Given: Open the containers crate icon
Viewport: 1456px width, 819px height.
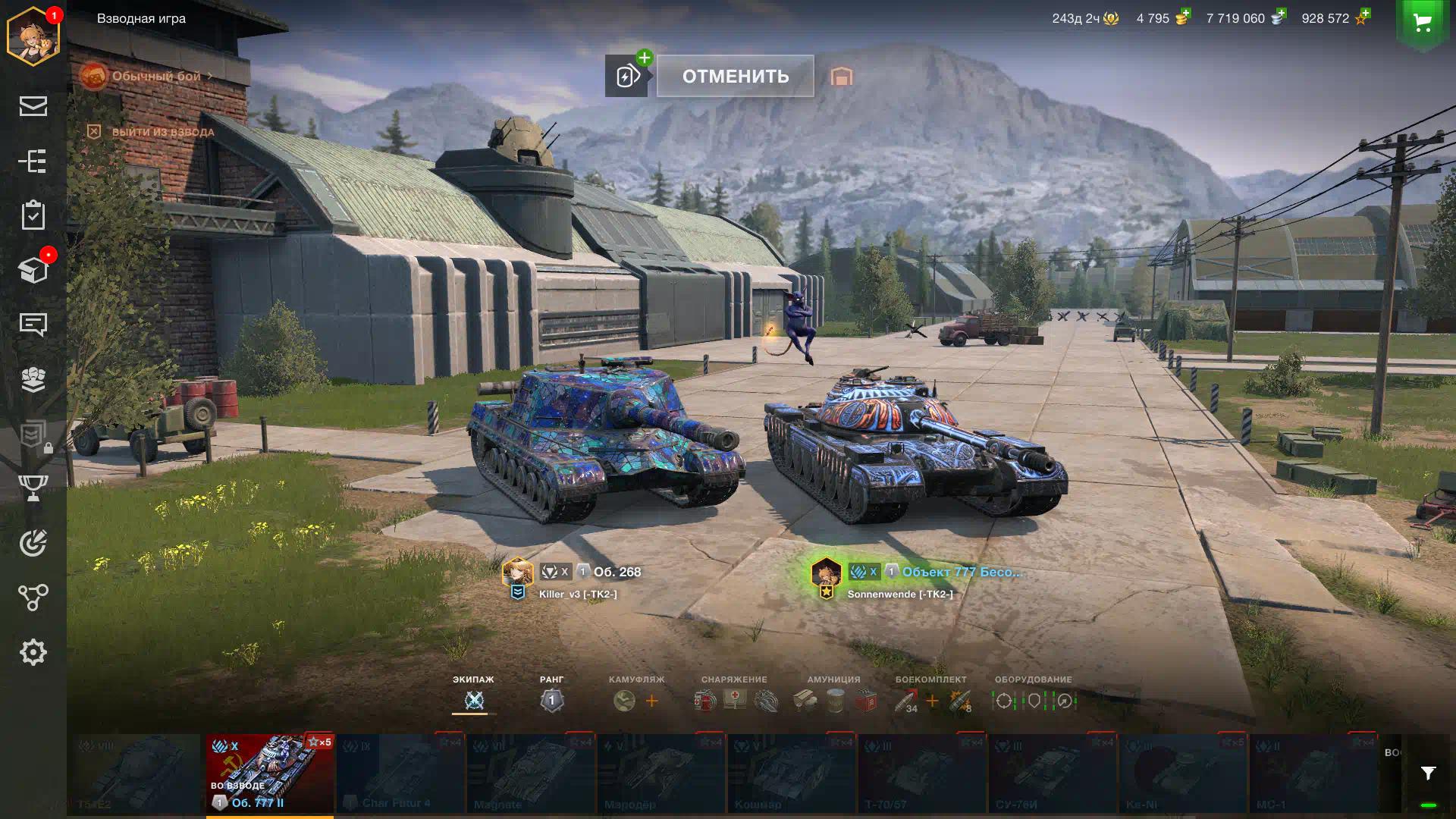Looking at the screenshot, I should 33,270.
